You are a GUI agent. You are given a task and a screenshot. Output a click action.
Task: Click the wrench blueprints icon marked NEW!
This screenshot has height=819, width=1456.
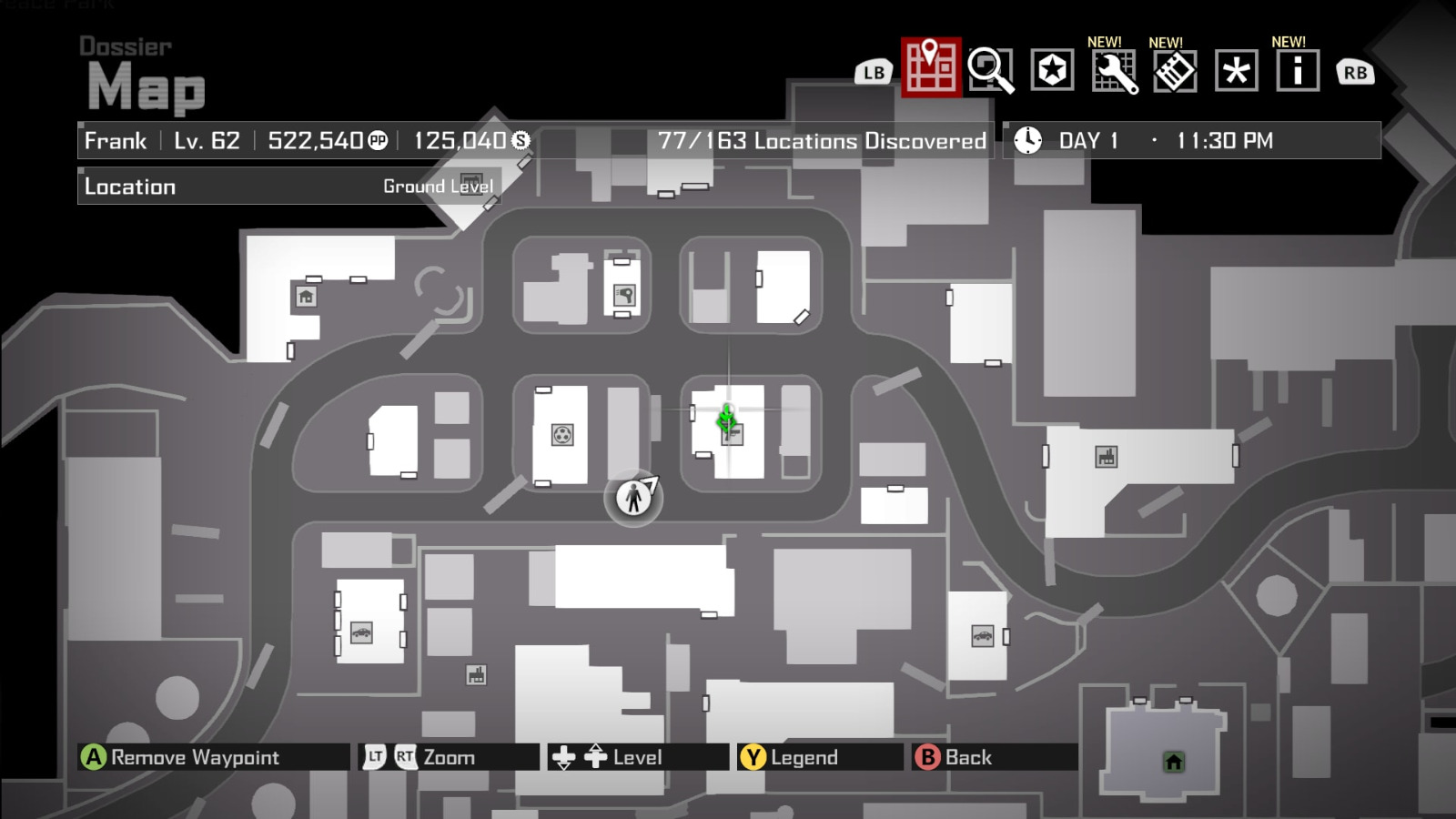(x=1114, y=69)
